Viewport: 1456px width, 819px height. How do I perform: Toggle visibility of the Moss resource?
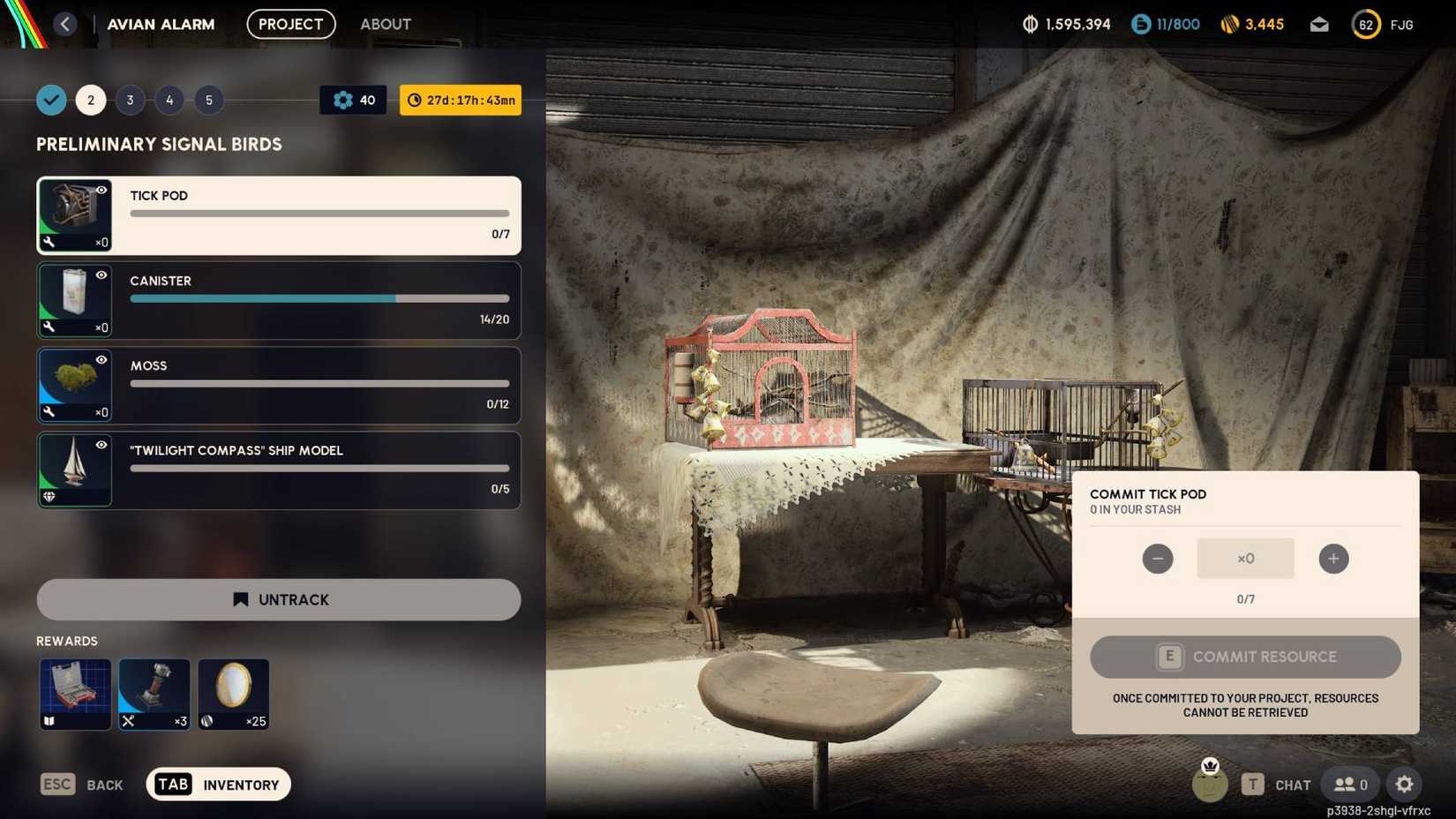(x=102, y=361)
